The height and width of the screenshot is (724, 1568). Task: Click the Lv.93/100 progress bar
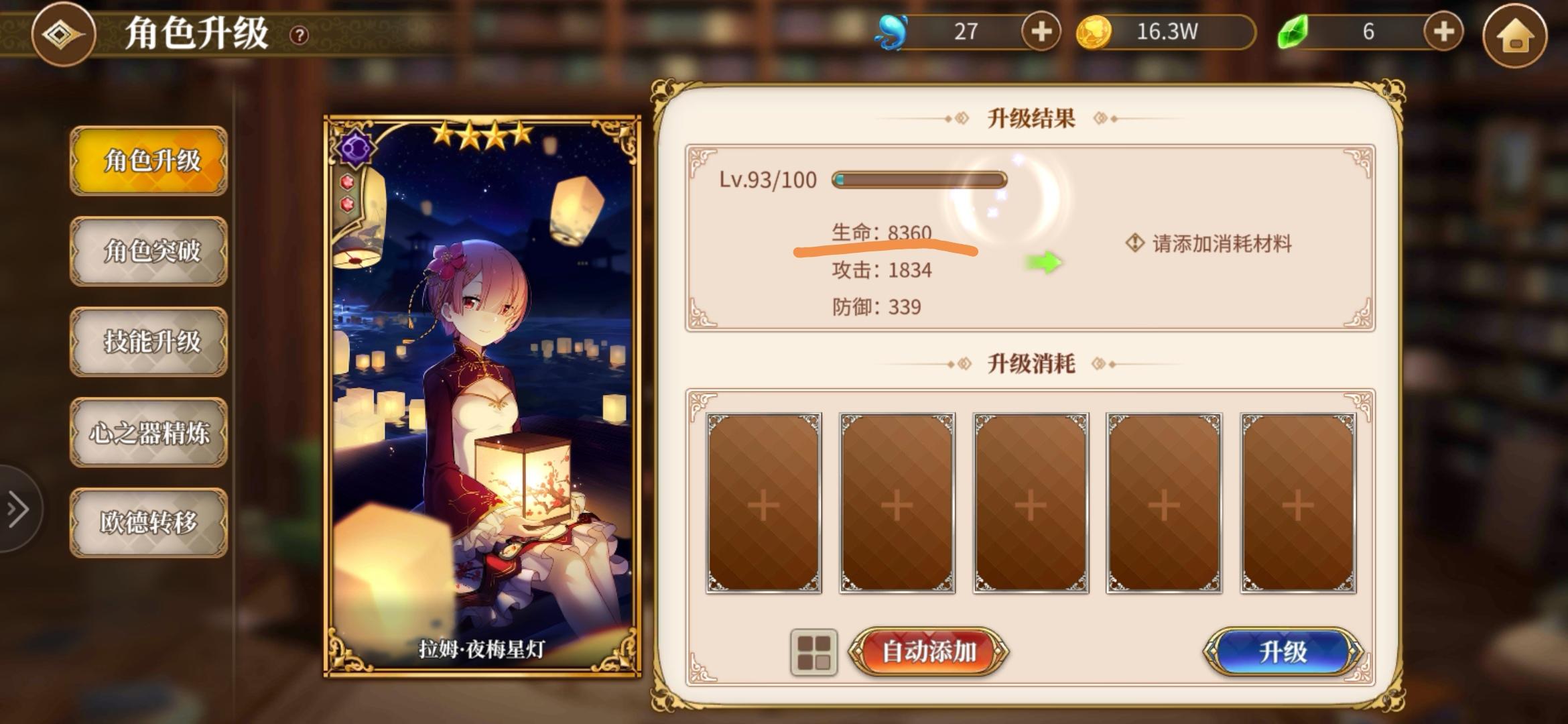click(918, 178)
